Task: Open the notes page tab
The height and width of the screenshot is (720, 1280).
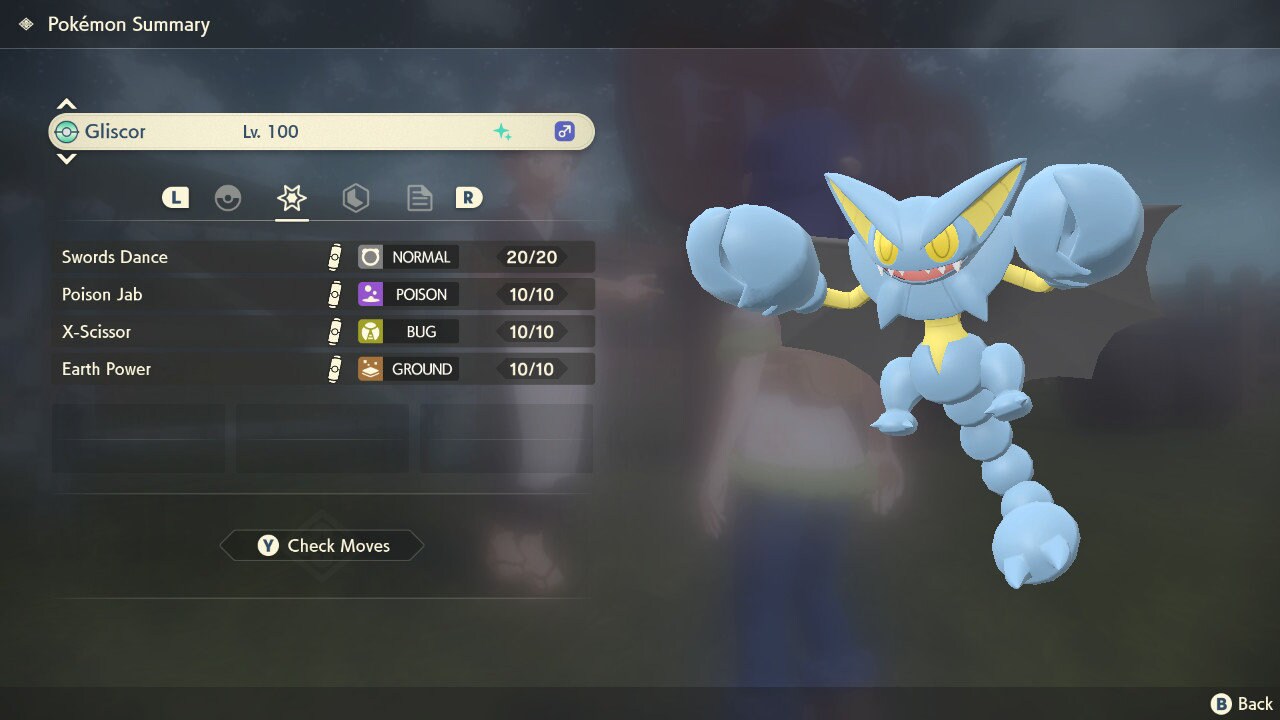Action: click(x=419, y=198)
